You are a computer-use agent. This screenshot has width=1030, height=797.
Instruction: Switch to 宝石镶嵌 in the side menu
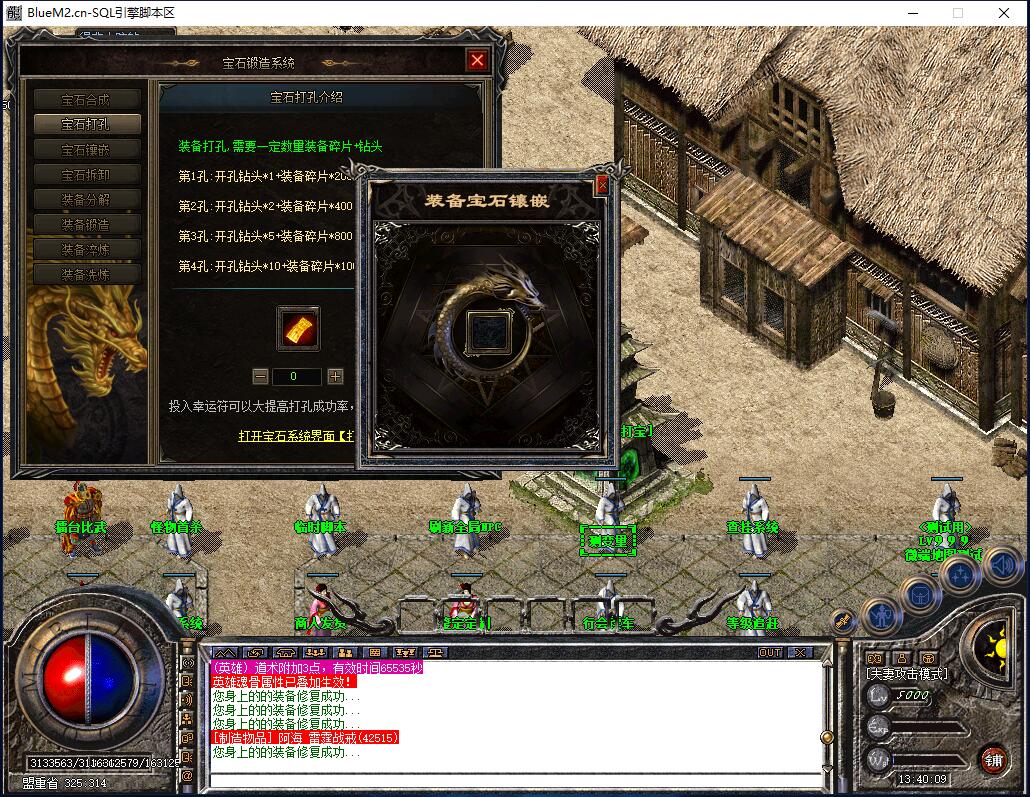[86, 150]
